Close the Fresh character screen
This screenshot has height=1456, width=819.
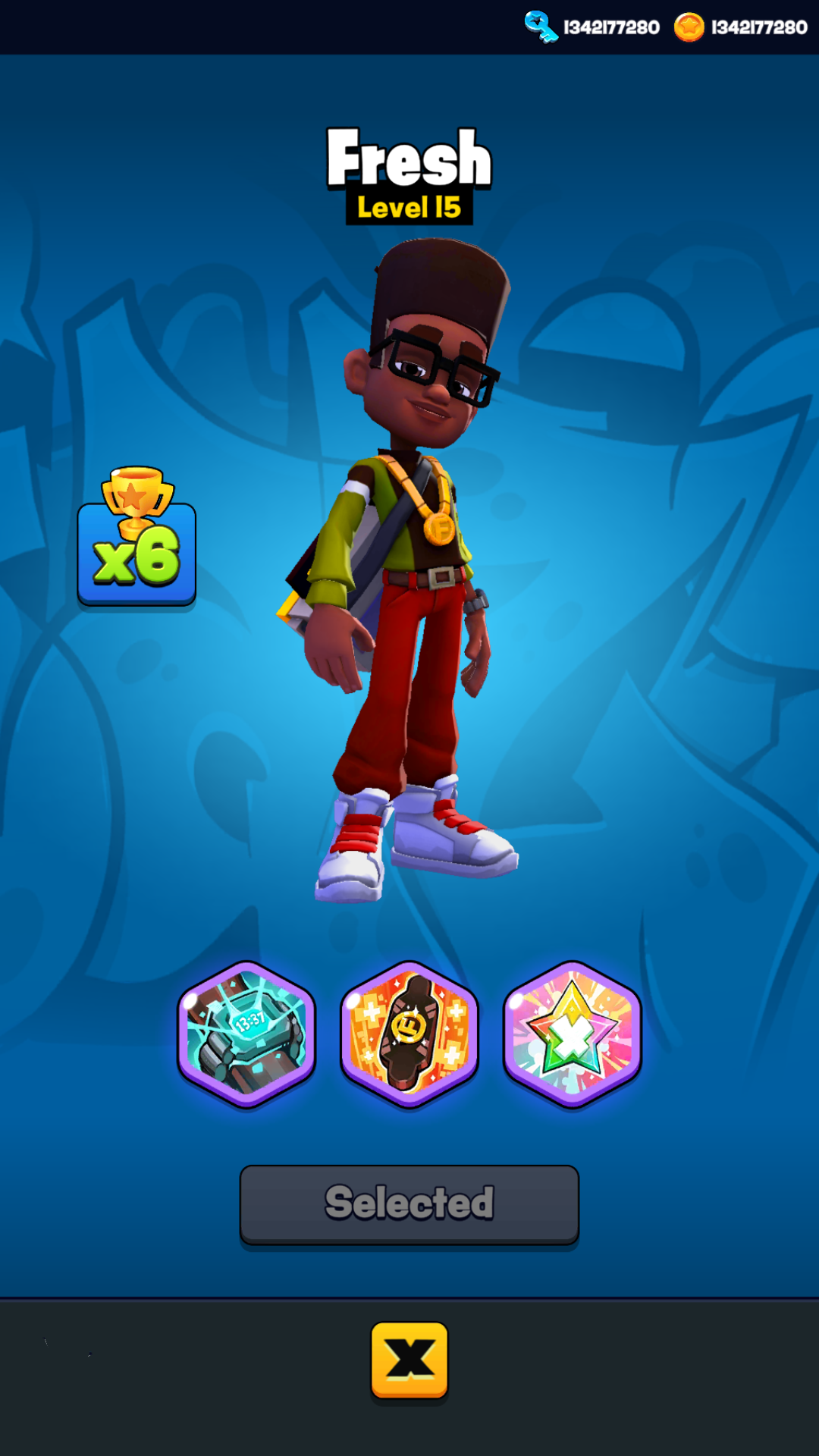409,1360
